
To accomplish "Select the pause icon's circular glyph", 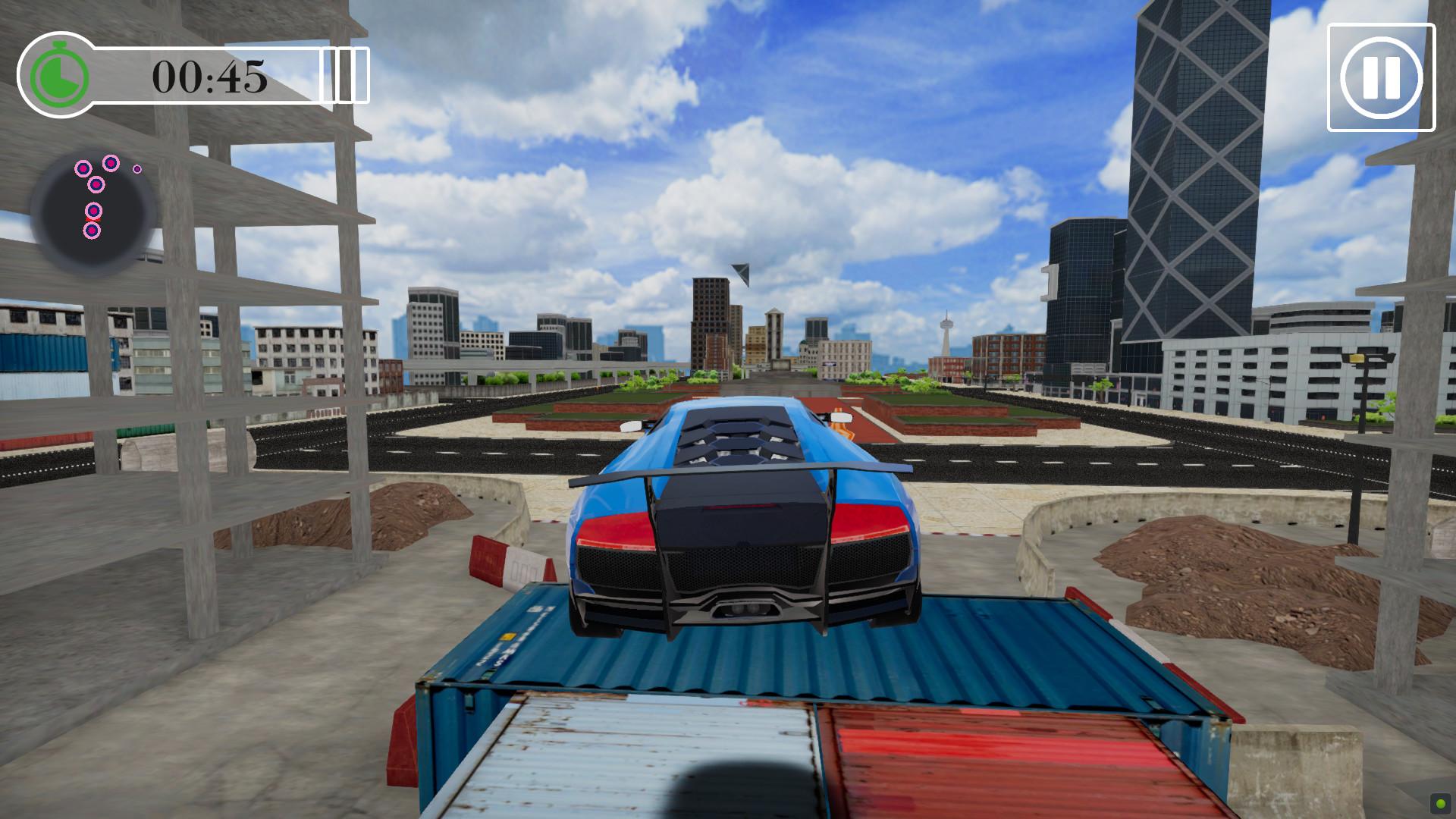I will pos(1380,74).
